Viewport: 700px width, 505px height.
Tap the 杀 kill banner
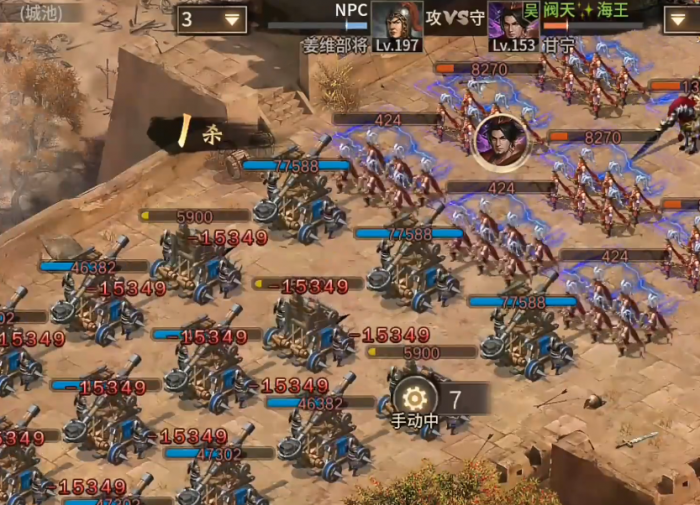(200, 132)
